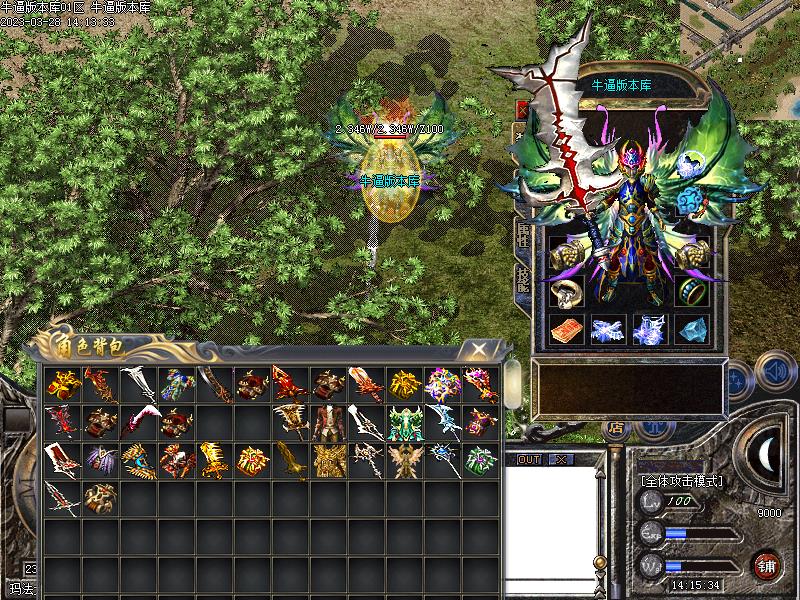
Task: Select the golden eagle staff in backpack
Action: click(x=289, y=459)
